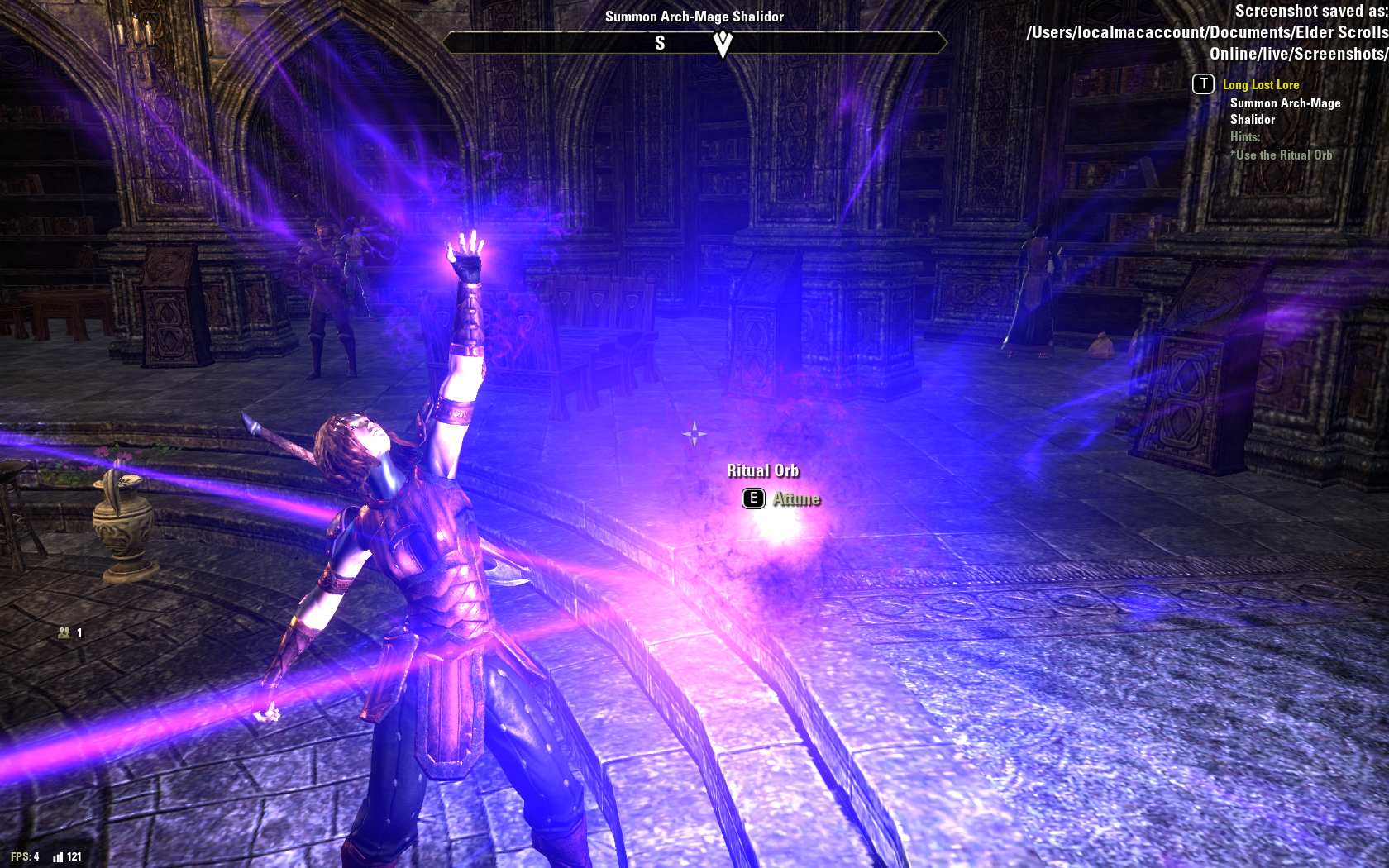Screen dimensions: 1389x868
Task: Open the Long Lost Lore quest tracker entry
Action: tap(1260, 84)
